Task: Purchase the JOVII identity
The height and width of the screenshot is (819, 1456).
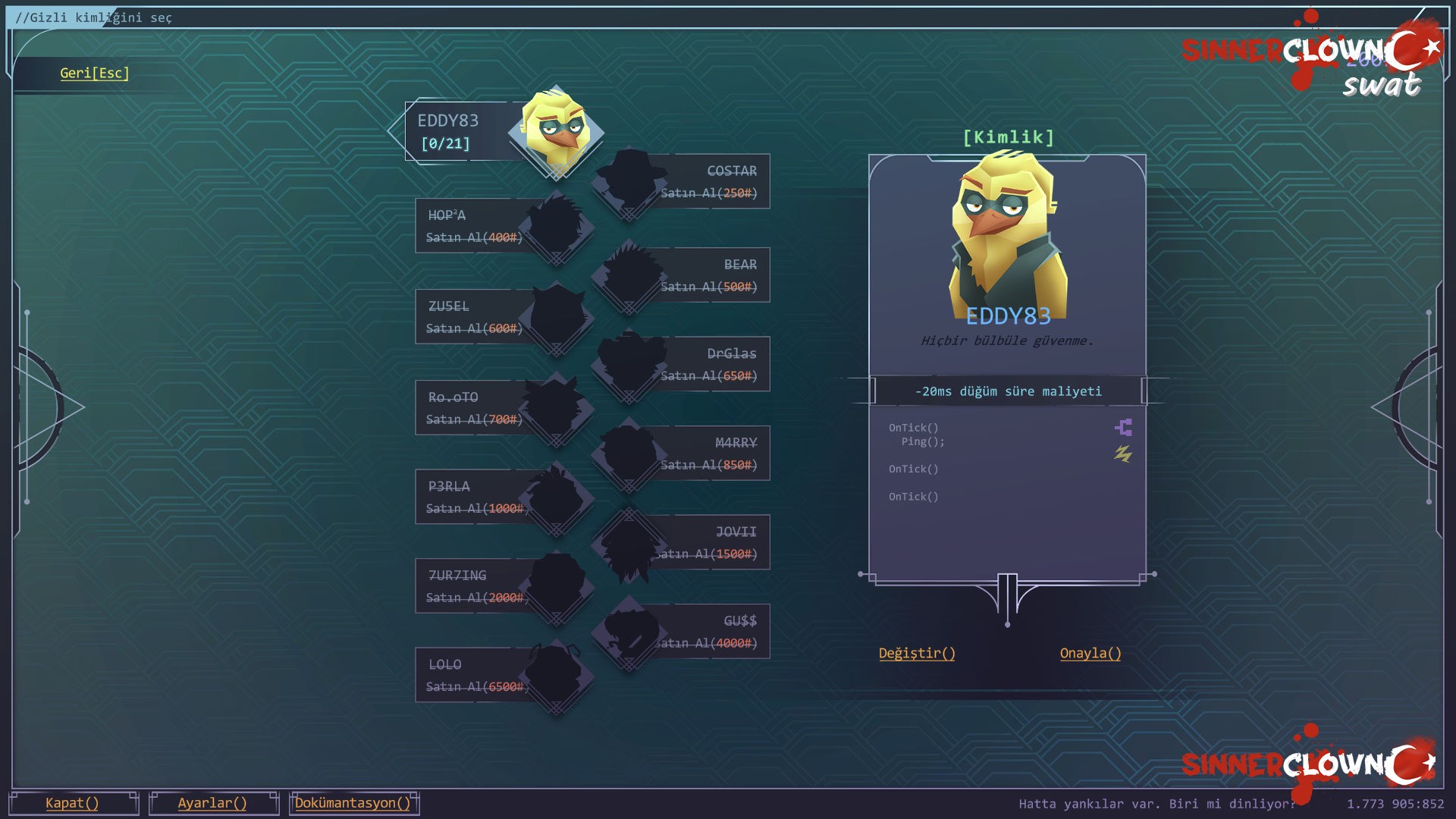Action: 708,543
